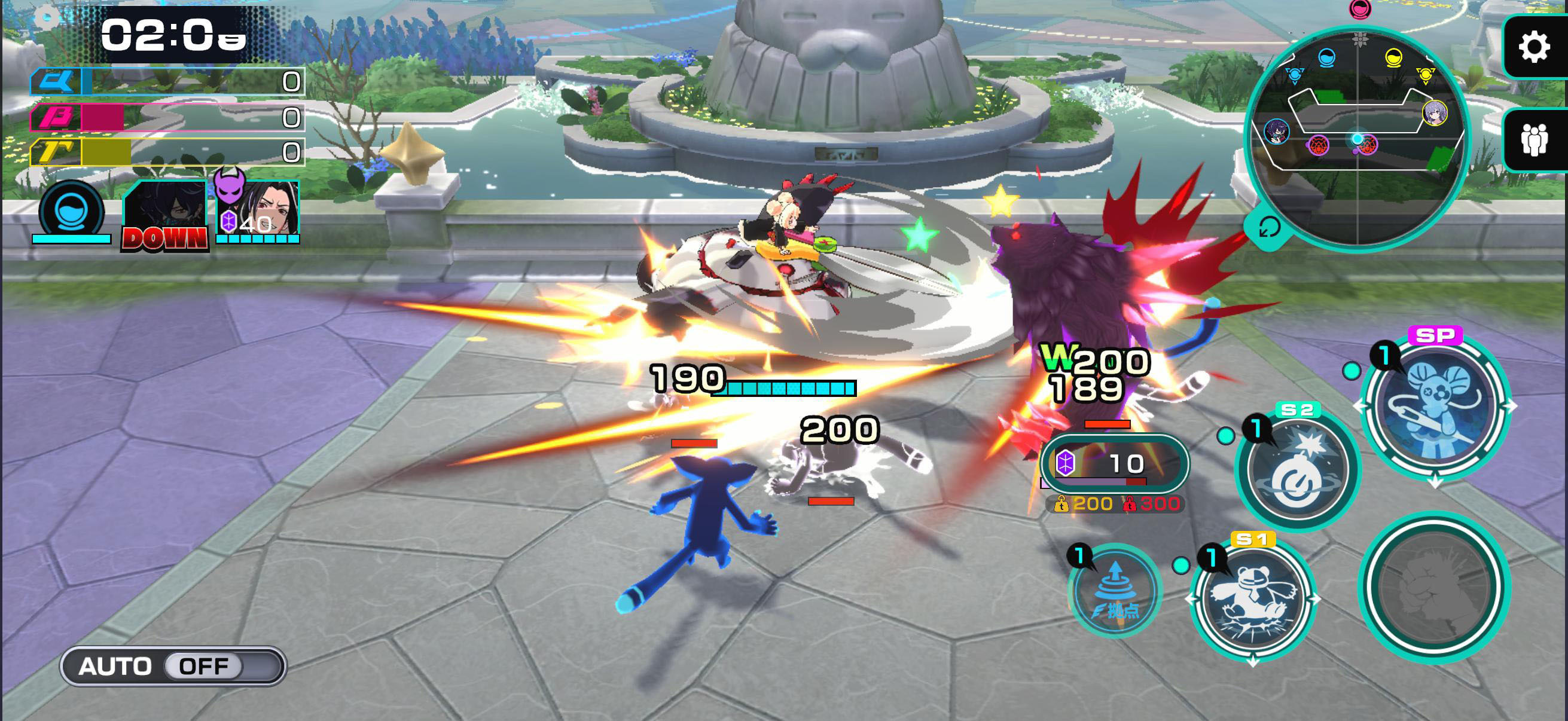This screenshot has height=721, width=1568.
Task: Toggle the AUTO battle switch
Action: (173, 666)
